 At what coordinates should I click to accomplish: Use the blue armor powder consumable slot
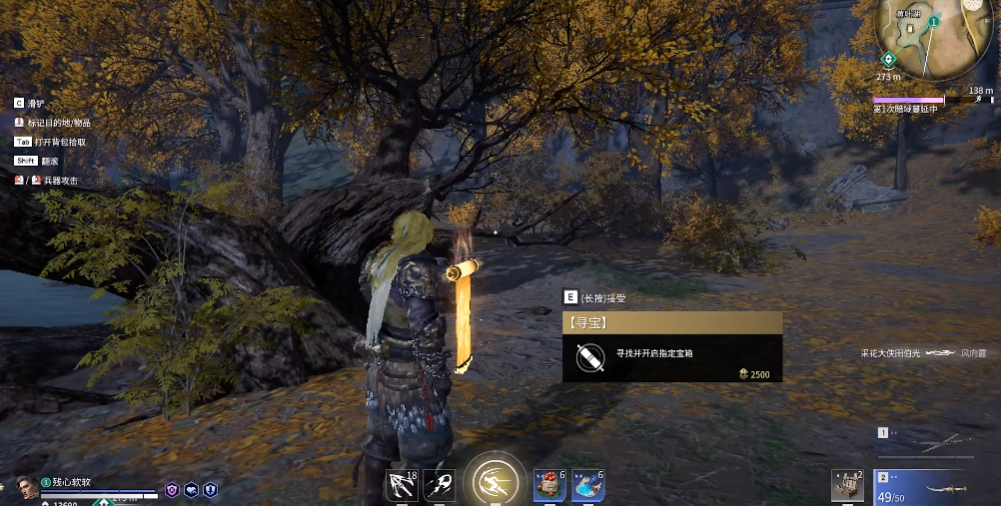click(x=587, y=485)
